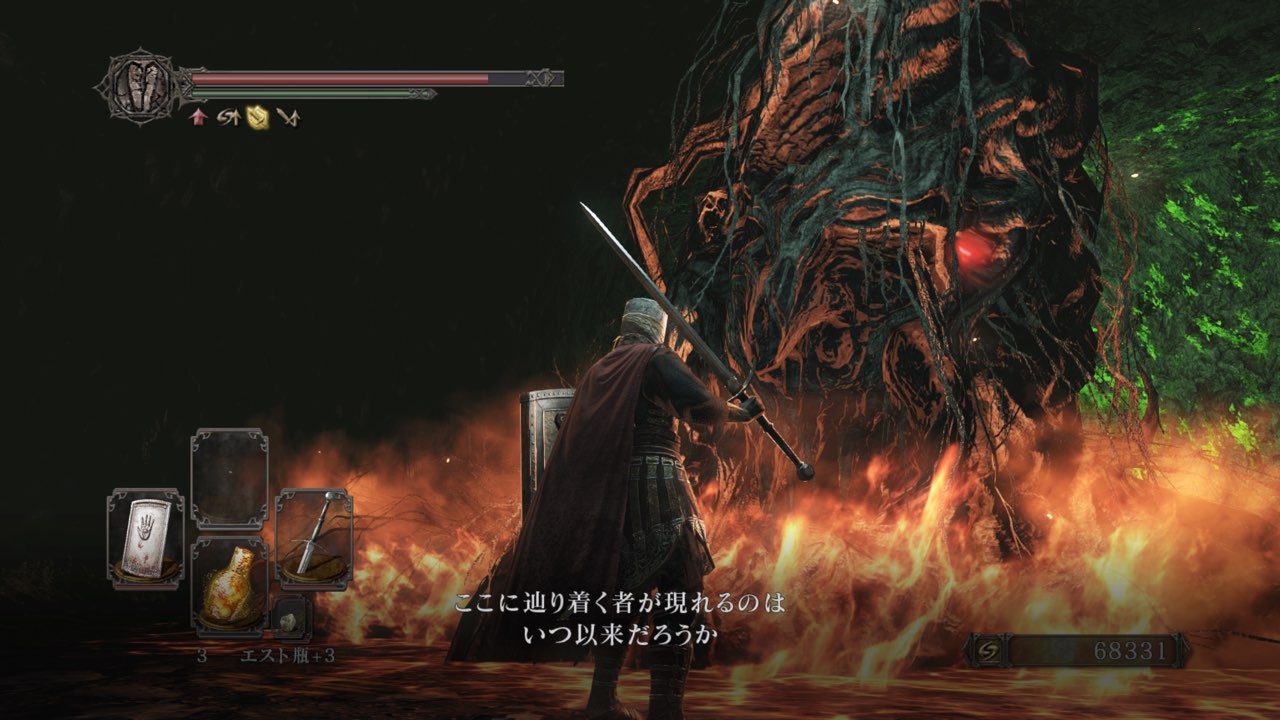Click the empty spell slot above the flask
1280x720 pixels.
[229, 478]
